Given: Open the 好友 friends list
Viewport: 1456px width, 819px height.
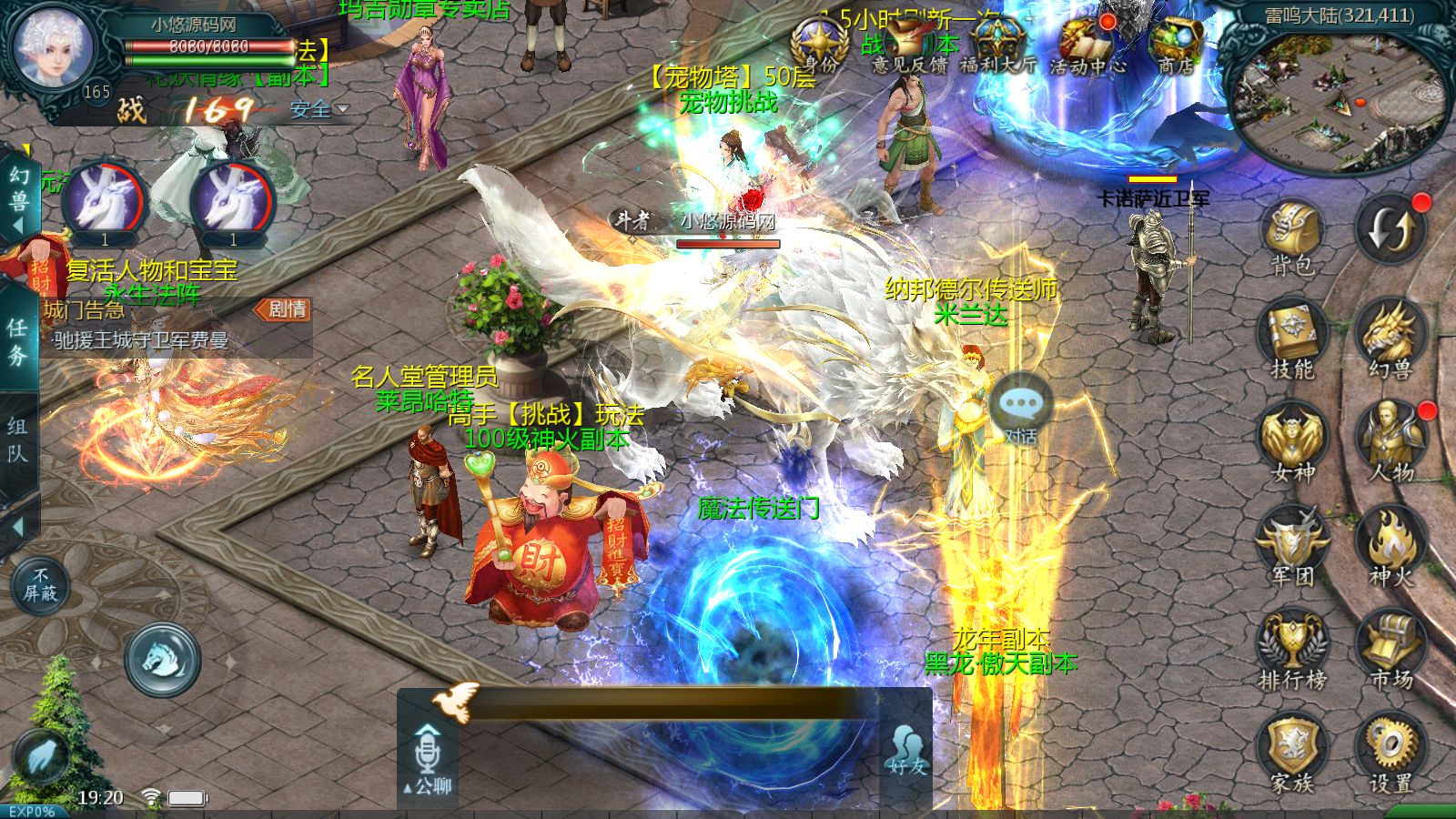Looking at the screenshot, I should (906, 751).
